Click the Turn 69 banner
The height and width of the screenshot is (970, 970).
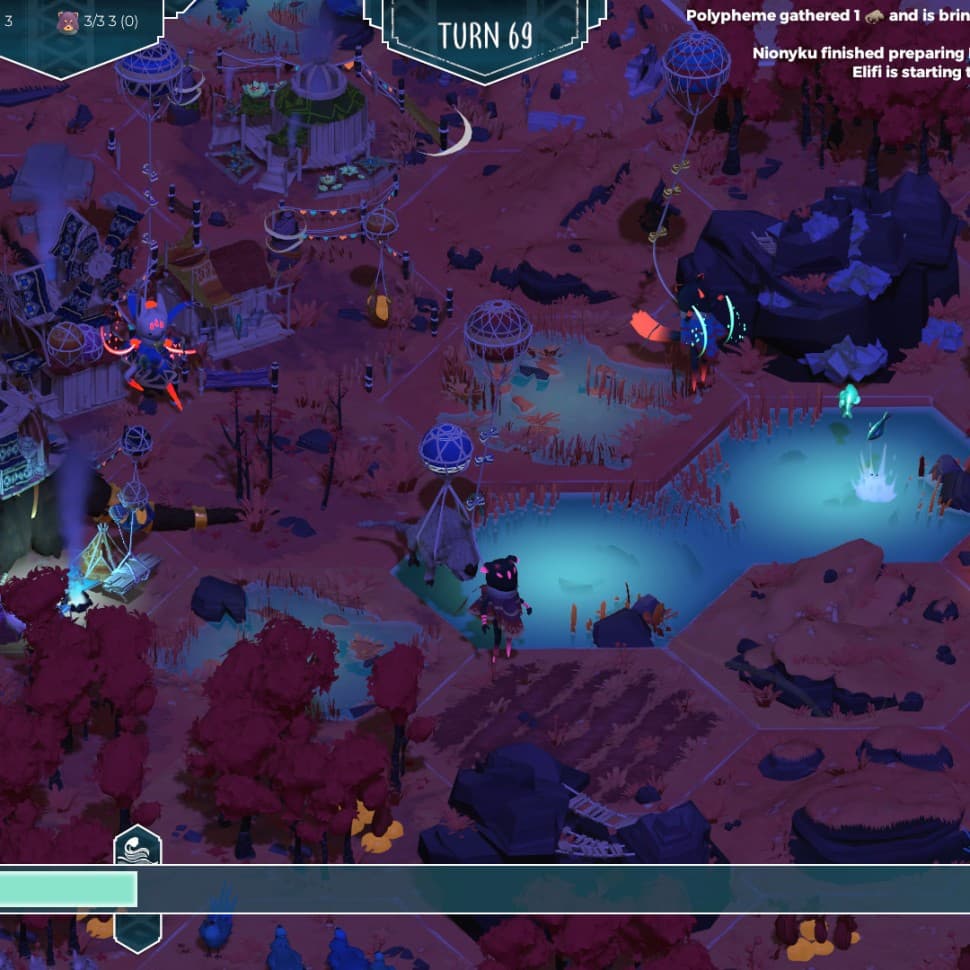(x=485, y=35)
